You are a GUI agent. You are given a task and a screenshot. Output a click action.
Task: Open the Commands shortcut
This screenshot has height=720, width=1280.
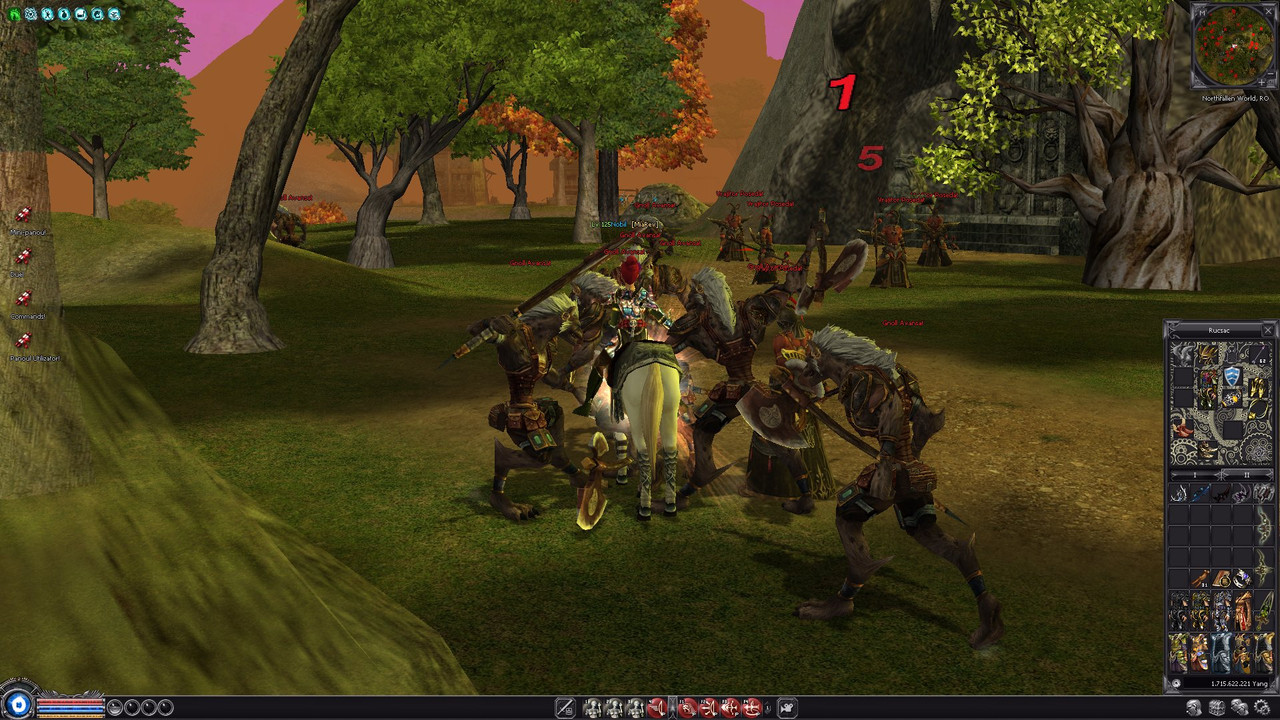pyautogui.click(x=24, y=298)
